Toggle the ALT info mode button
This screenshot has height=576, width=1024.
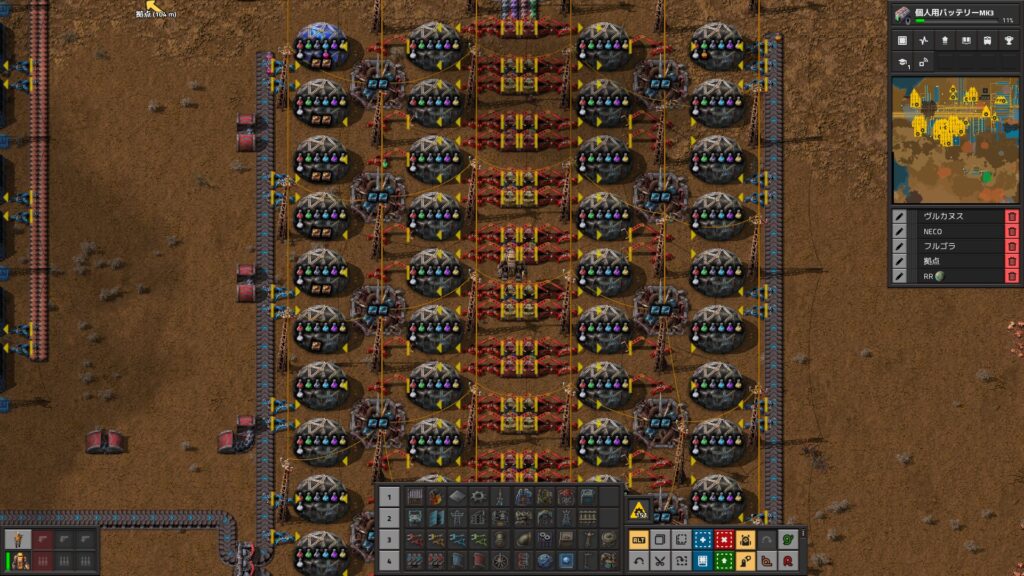(x=638, y=540)
